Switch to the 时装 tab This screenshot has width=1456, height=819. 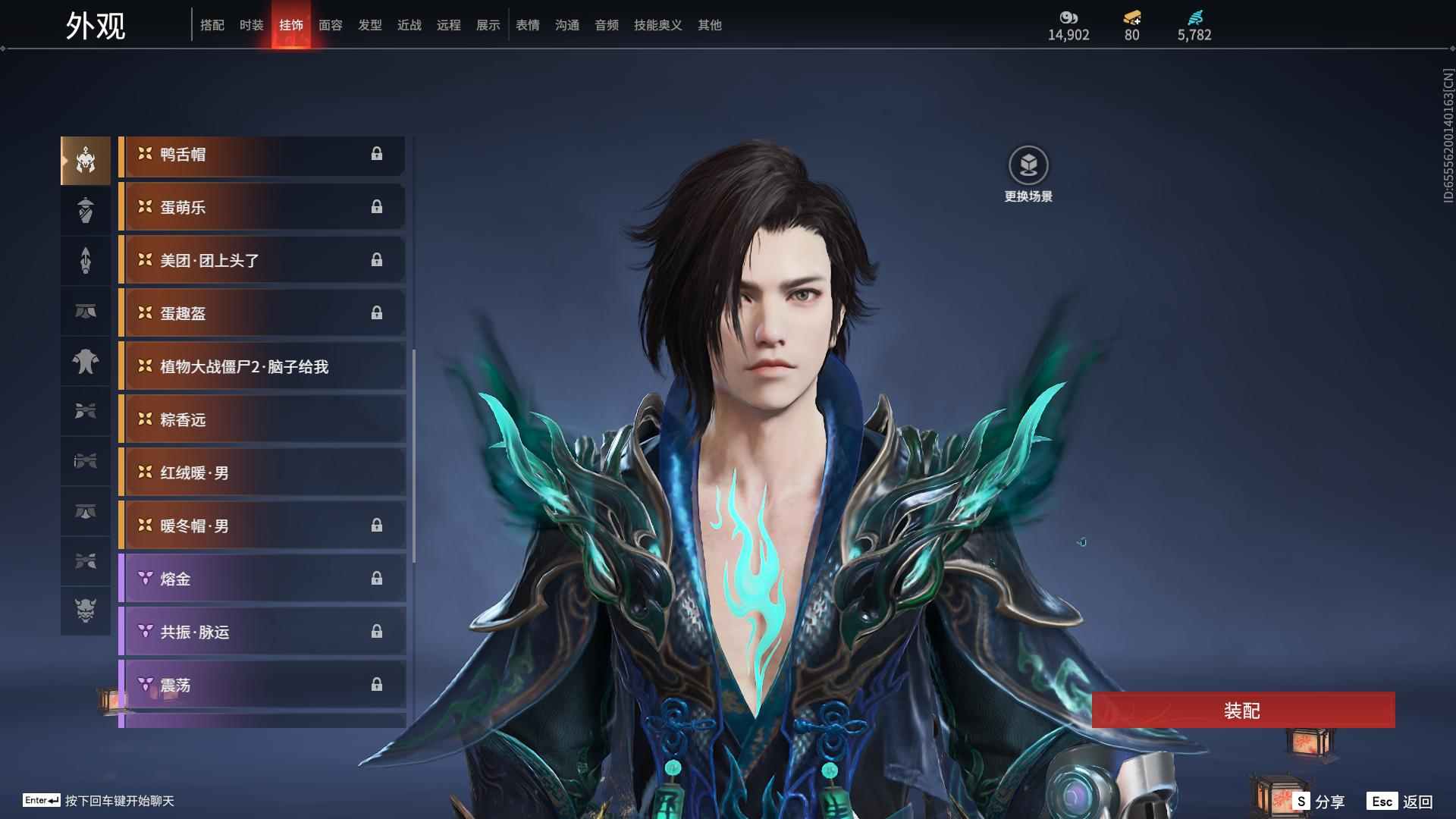(x=251, y=25)
